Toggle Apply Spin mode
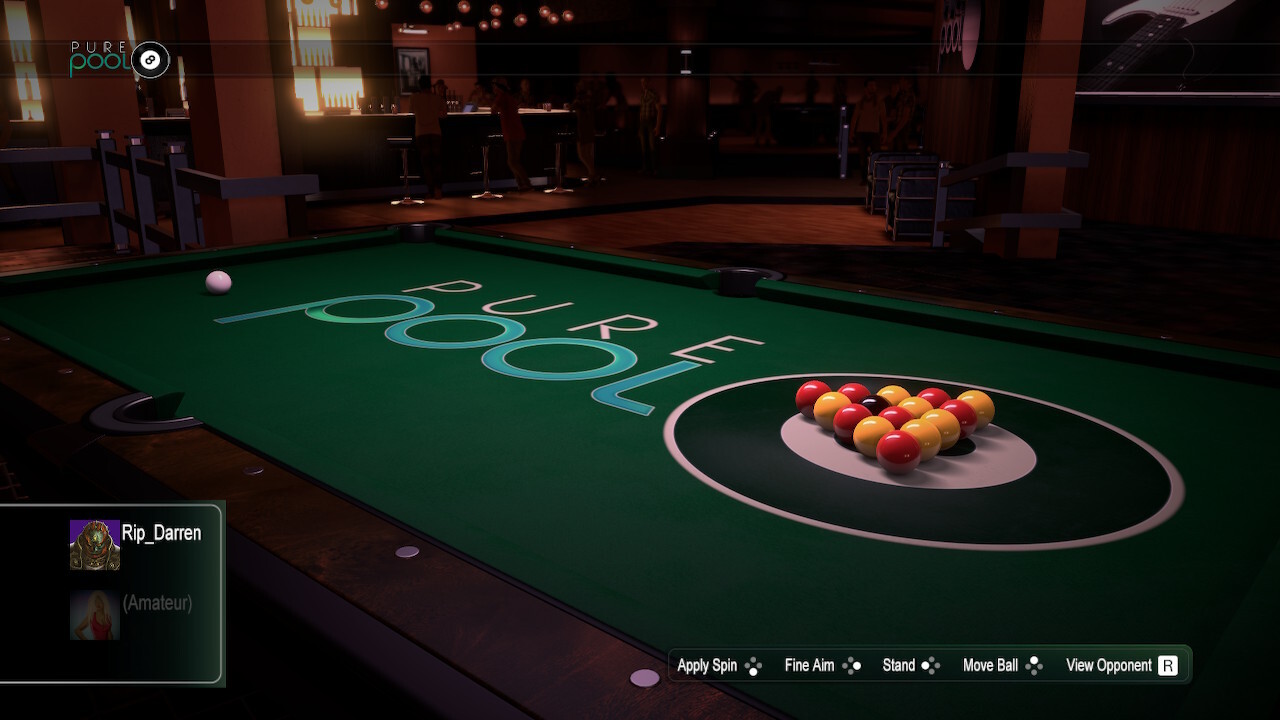 coord(706,665)
